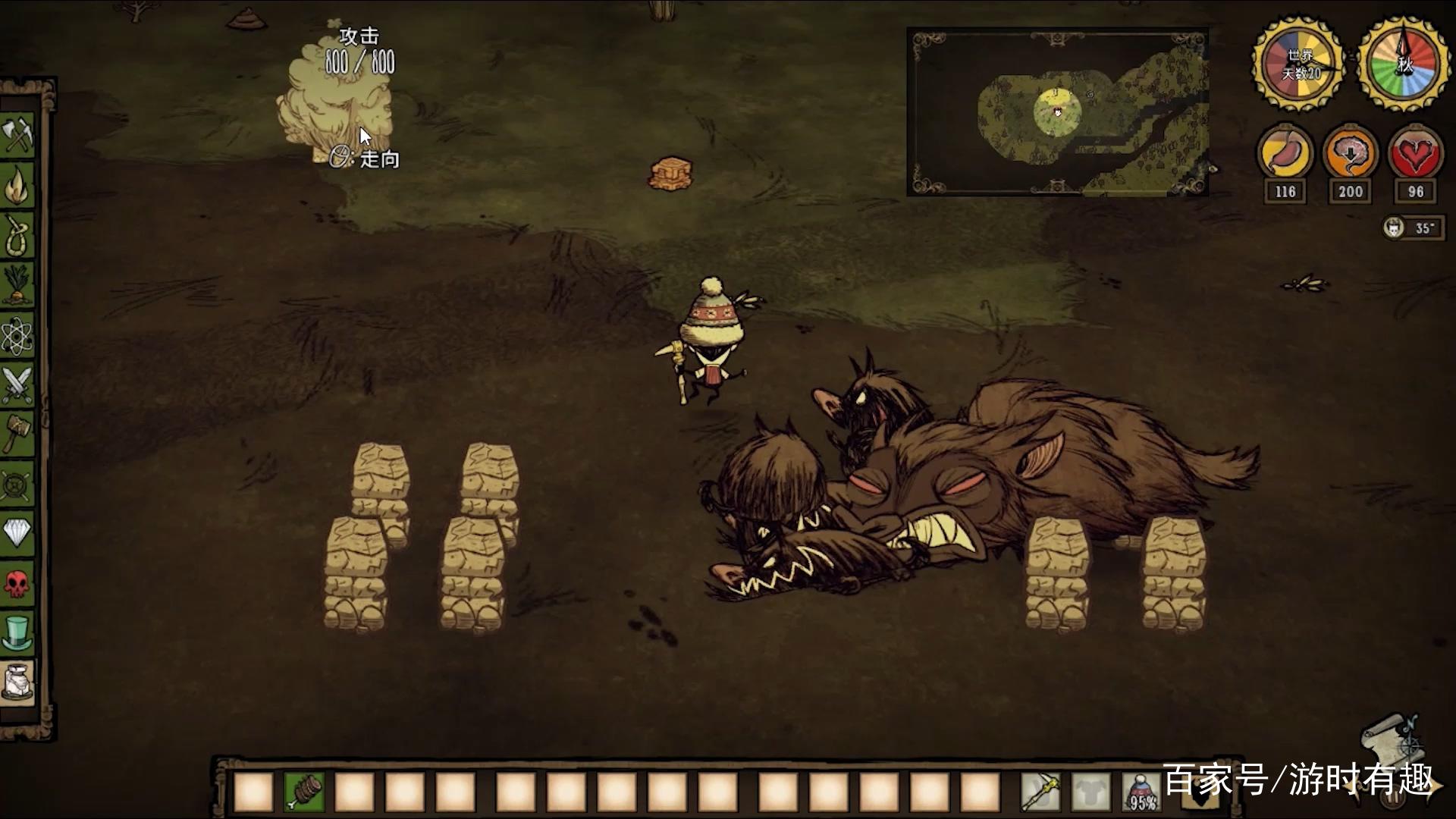The height and width of the screenshot is (819, 1456).
Task: Open the hammer Structures crafting tab
Action: [x=17, y=434]
